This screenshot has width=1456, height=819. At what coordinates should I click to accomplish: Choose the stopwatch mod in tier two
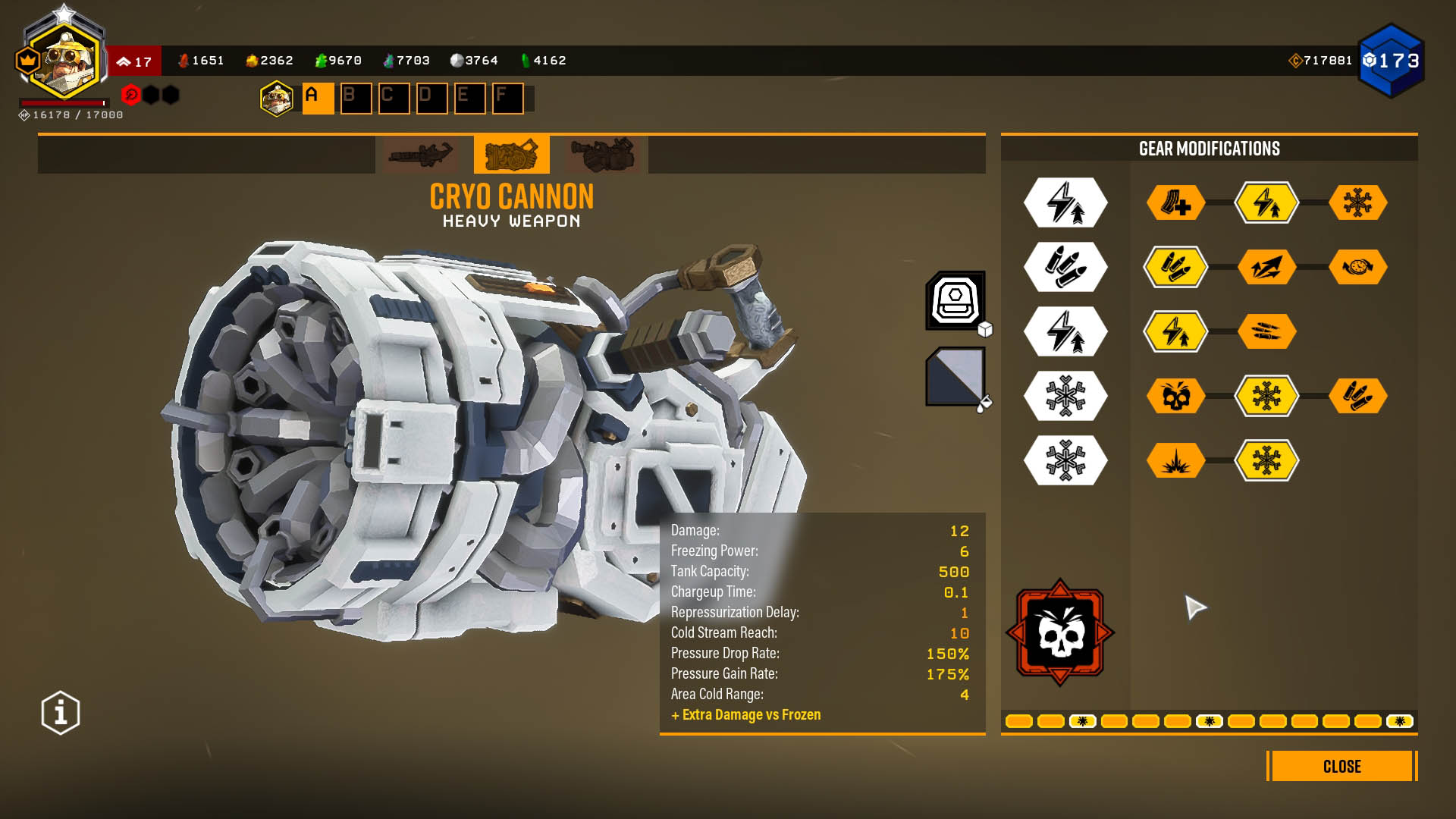click(x=1359, y=267)
